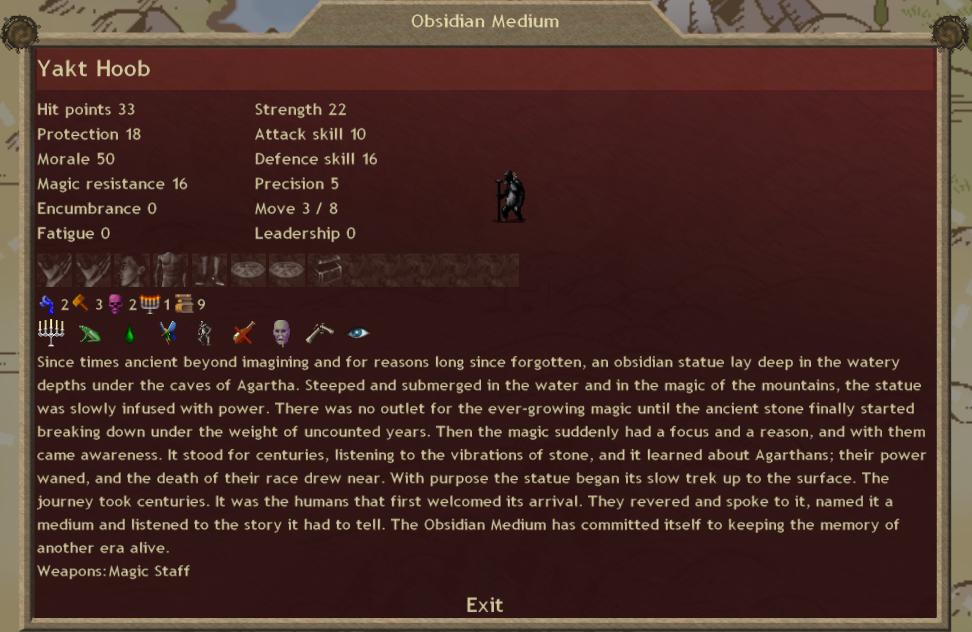Click the orange candelabra holy magic icon
972x632 pixels.
click(150, 304)
